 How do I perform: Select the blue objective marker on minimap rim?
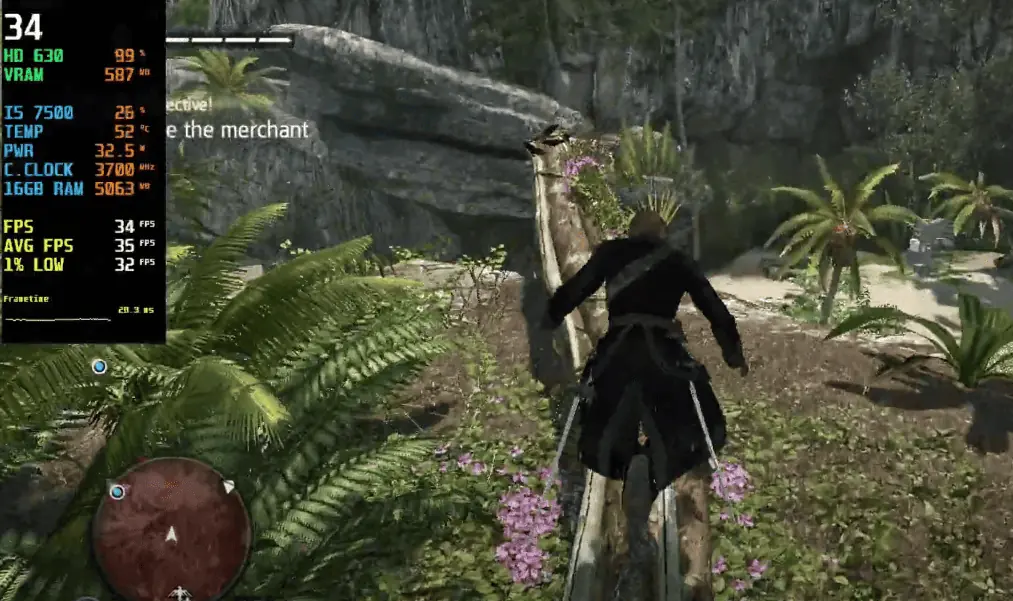pyautogui.click(x=118, y=491)
